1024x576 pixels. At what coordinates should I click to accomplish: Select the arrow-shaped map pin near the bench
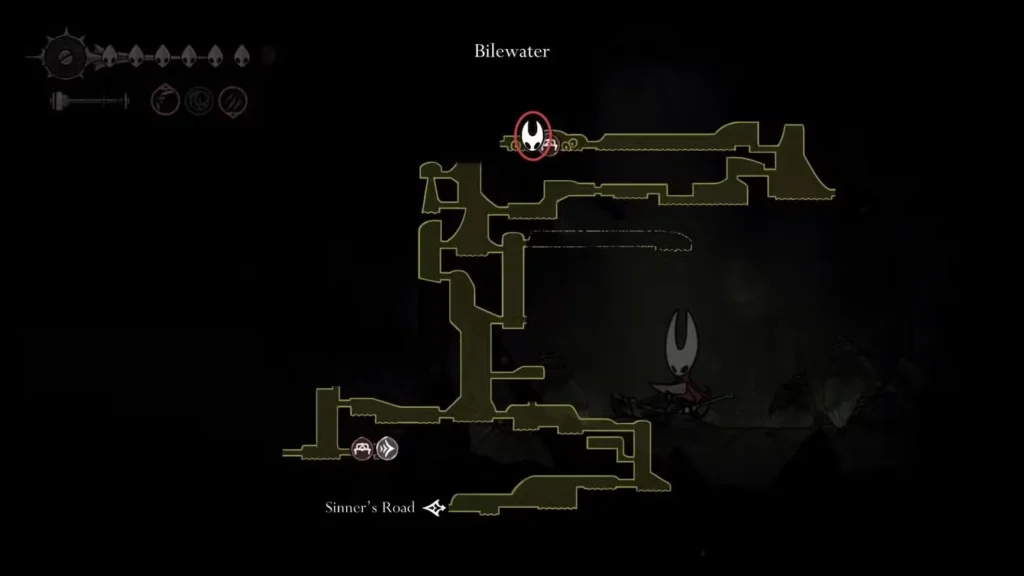(388, 449)
